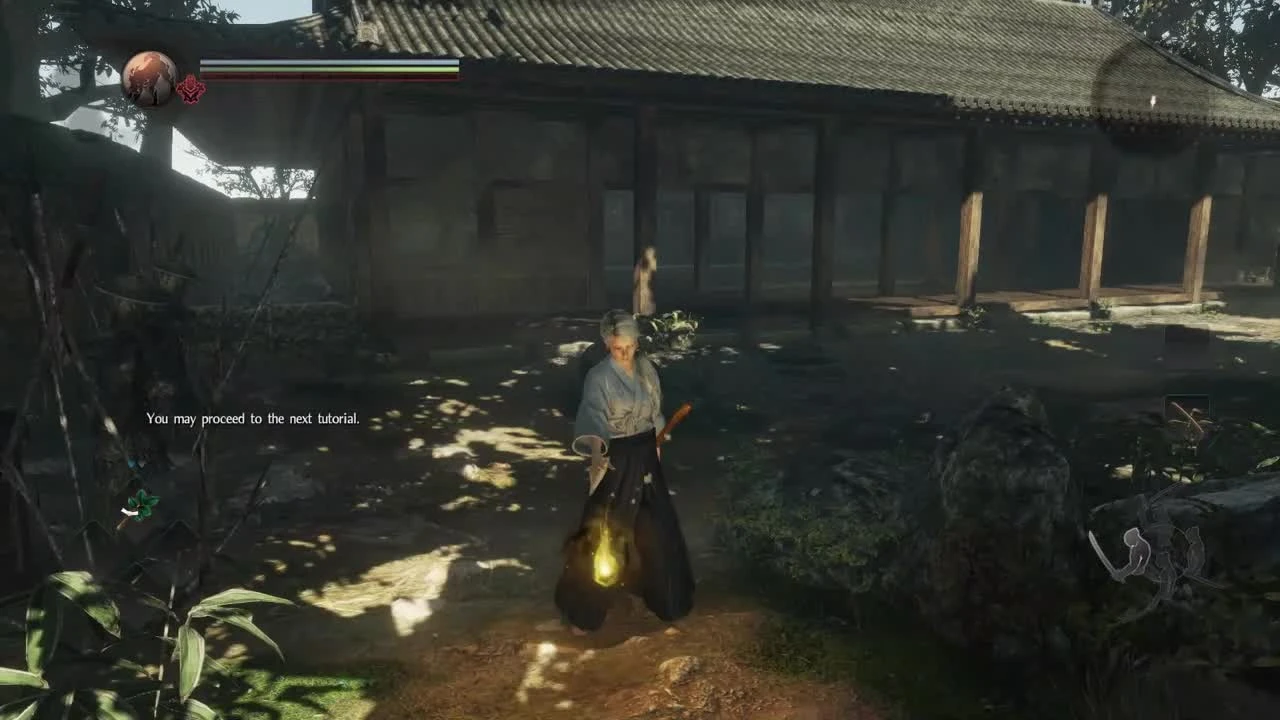
Task: Click the tutorial prompt message line
Action: (251, 419)
